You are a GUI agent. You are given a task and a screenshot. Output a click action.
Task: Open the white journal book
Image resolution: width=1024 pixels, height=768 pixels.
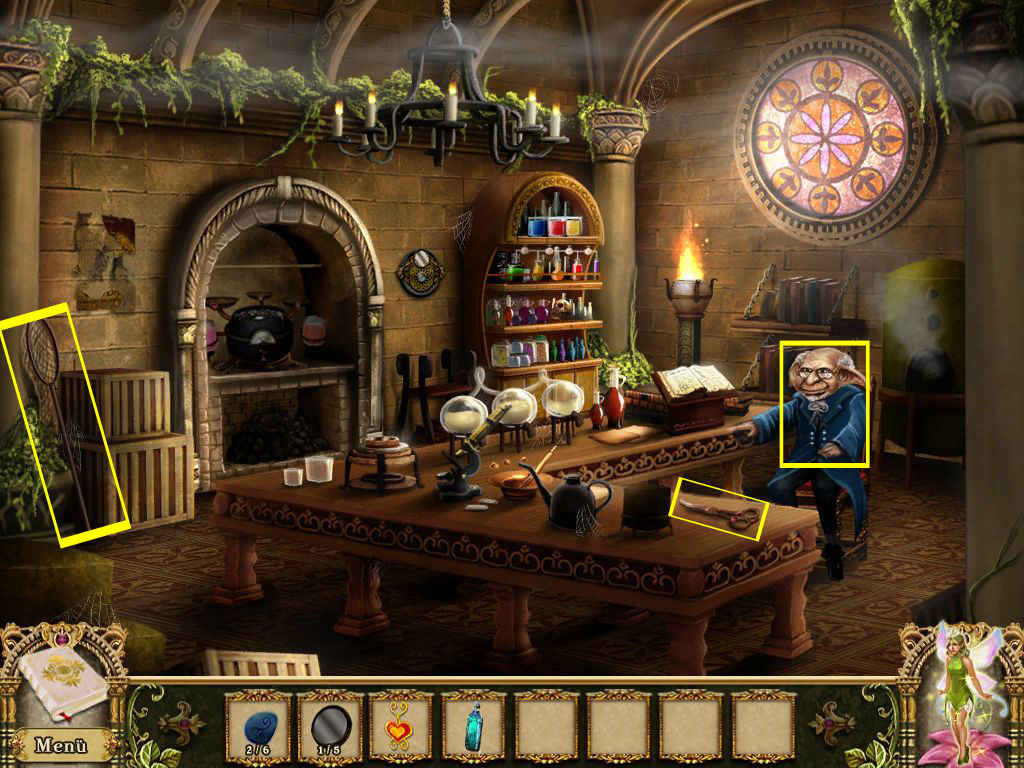(x=60, y=680)
